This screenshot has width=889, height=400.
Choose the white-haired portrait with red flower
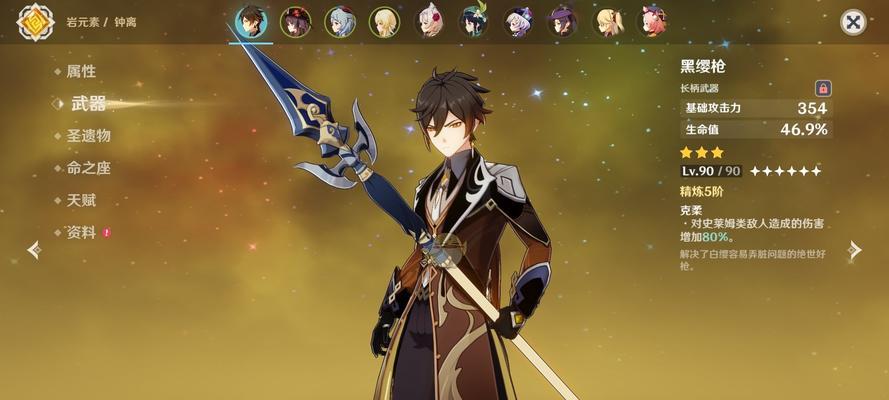tap(429, 22)
